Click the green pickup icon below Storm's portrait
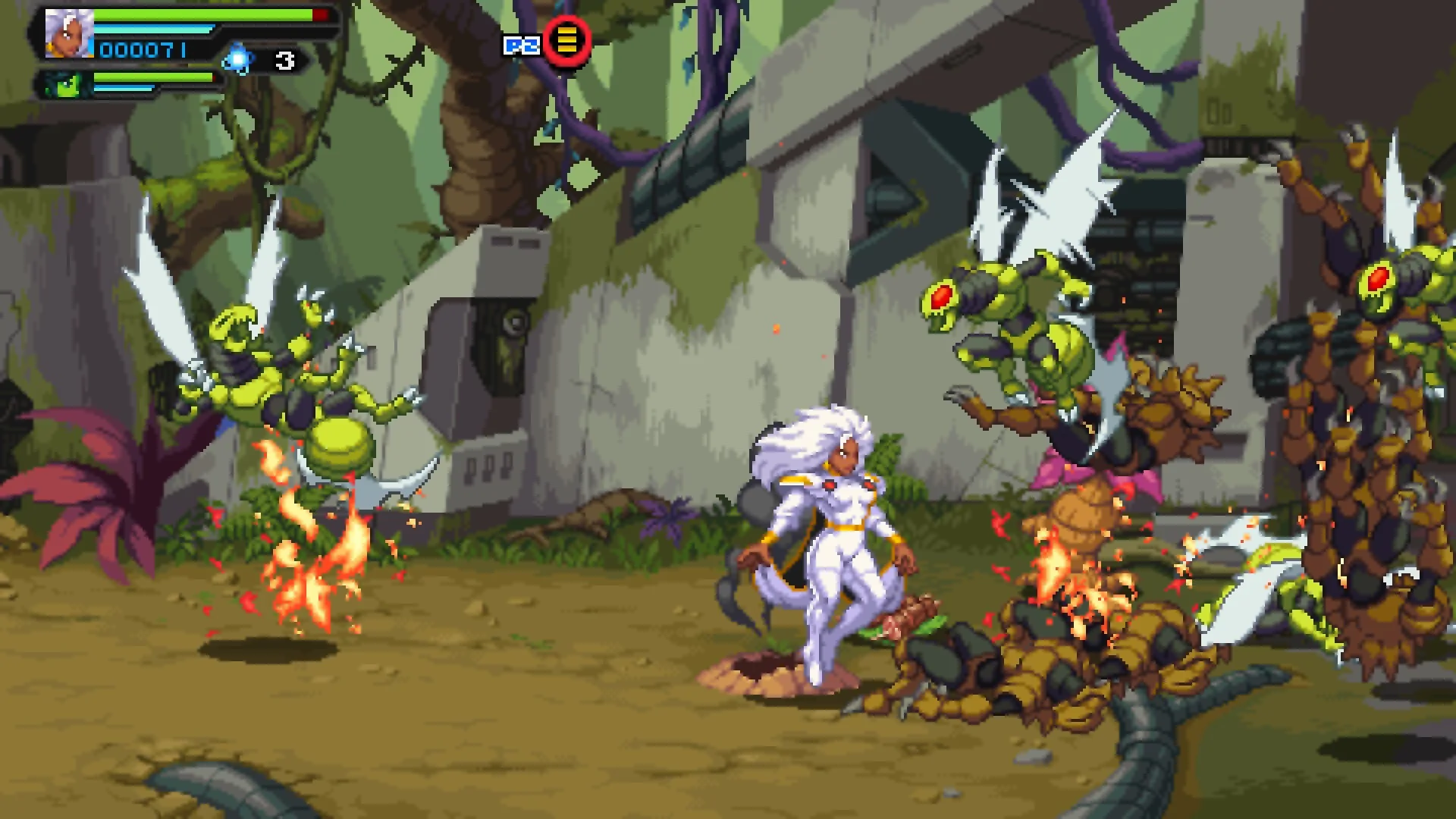 tap(67, 85)
